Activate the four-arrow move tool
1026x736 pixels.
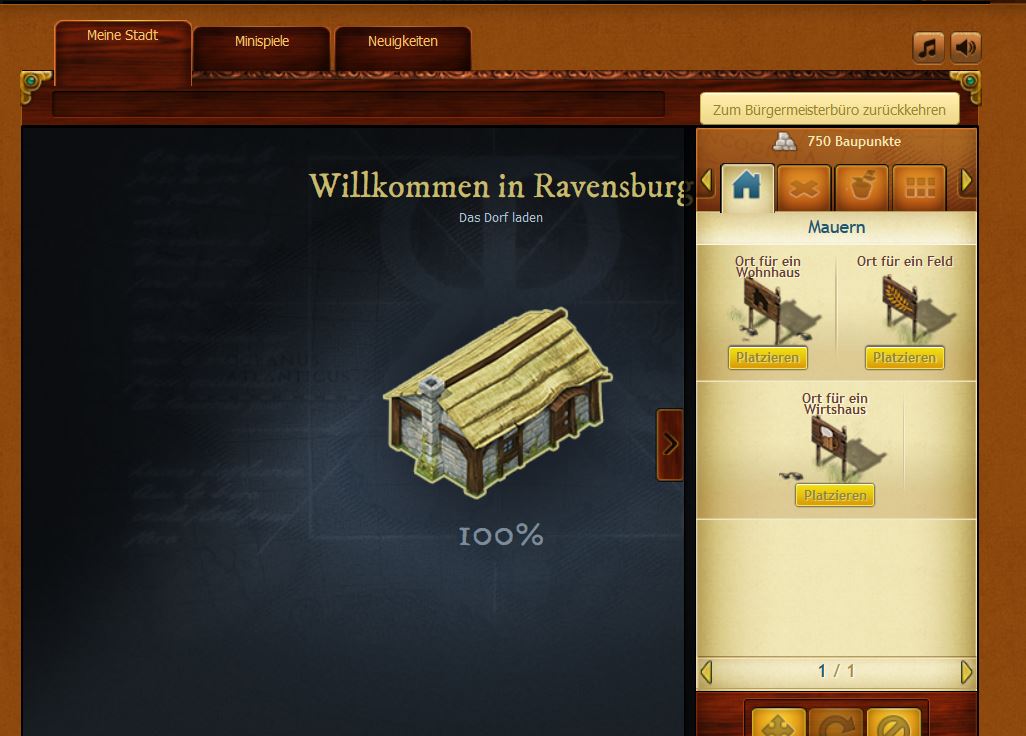(x=778, y=724)
